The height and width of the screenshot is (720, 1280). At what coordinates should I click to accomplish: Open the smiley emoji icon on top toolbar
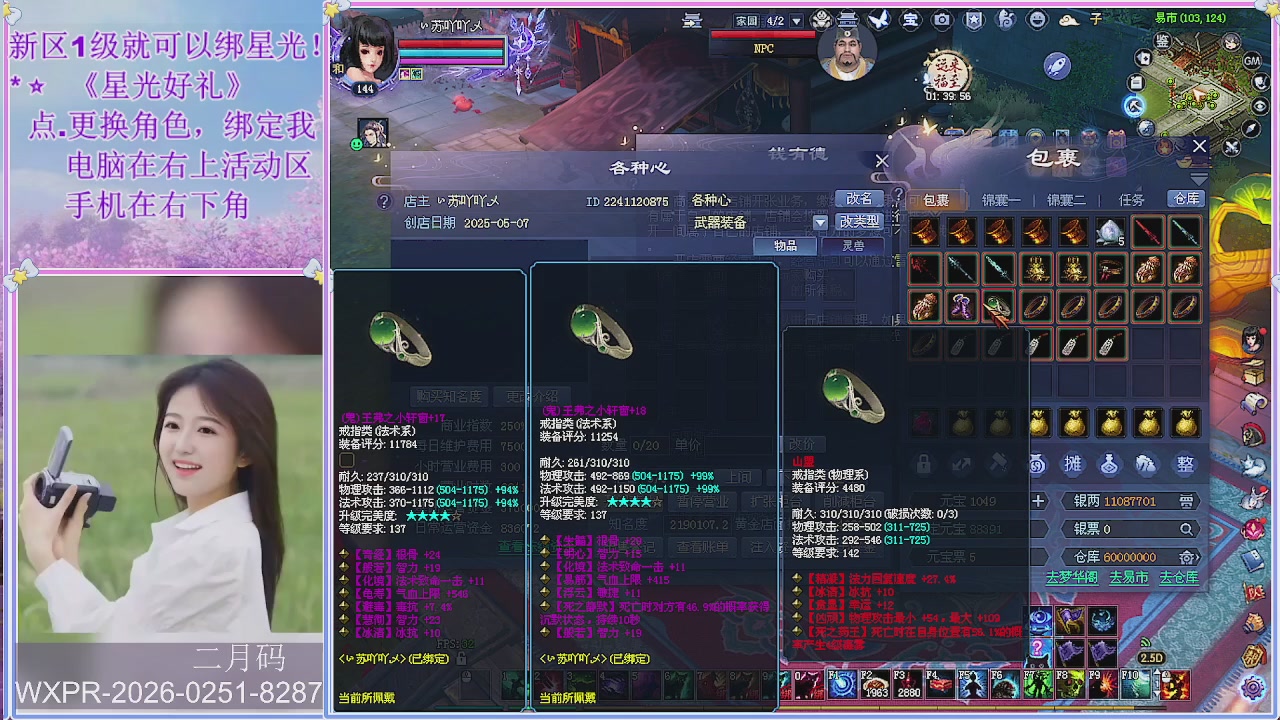tap(1036, 20)
